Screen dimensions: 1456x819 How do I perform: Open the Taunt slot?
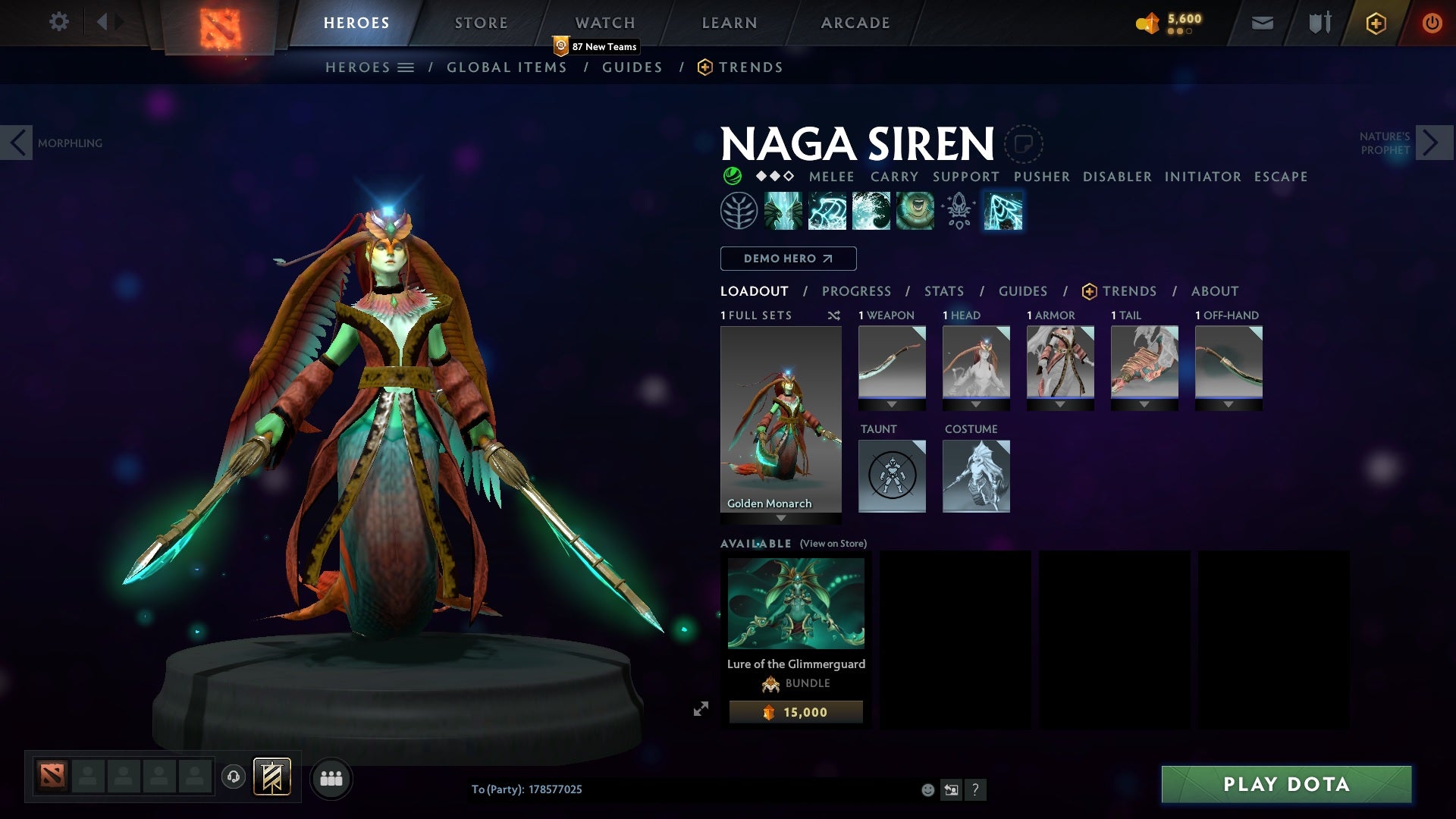[x=892, y=475]
